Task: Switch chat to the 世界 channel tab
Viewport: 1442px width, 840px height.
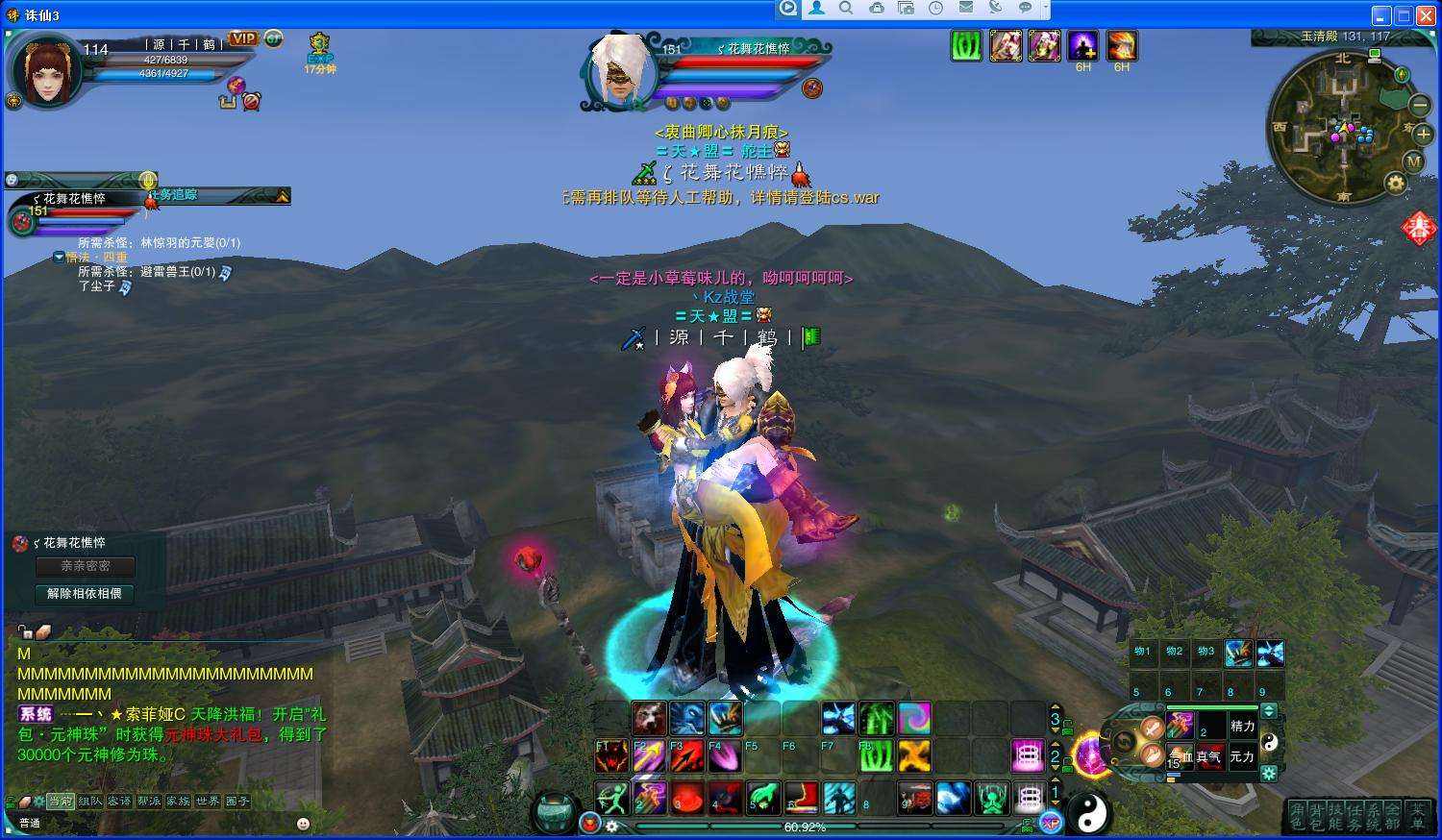Action: pos(208,801)
